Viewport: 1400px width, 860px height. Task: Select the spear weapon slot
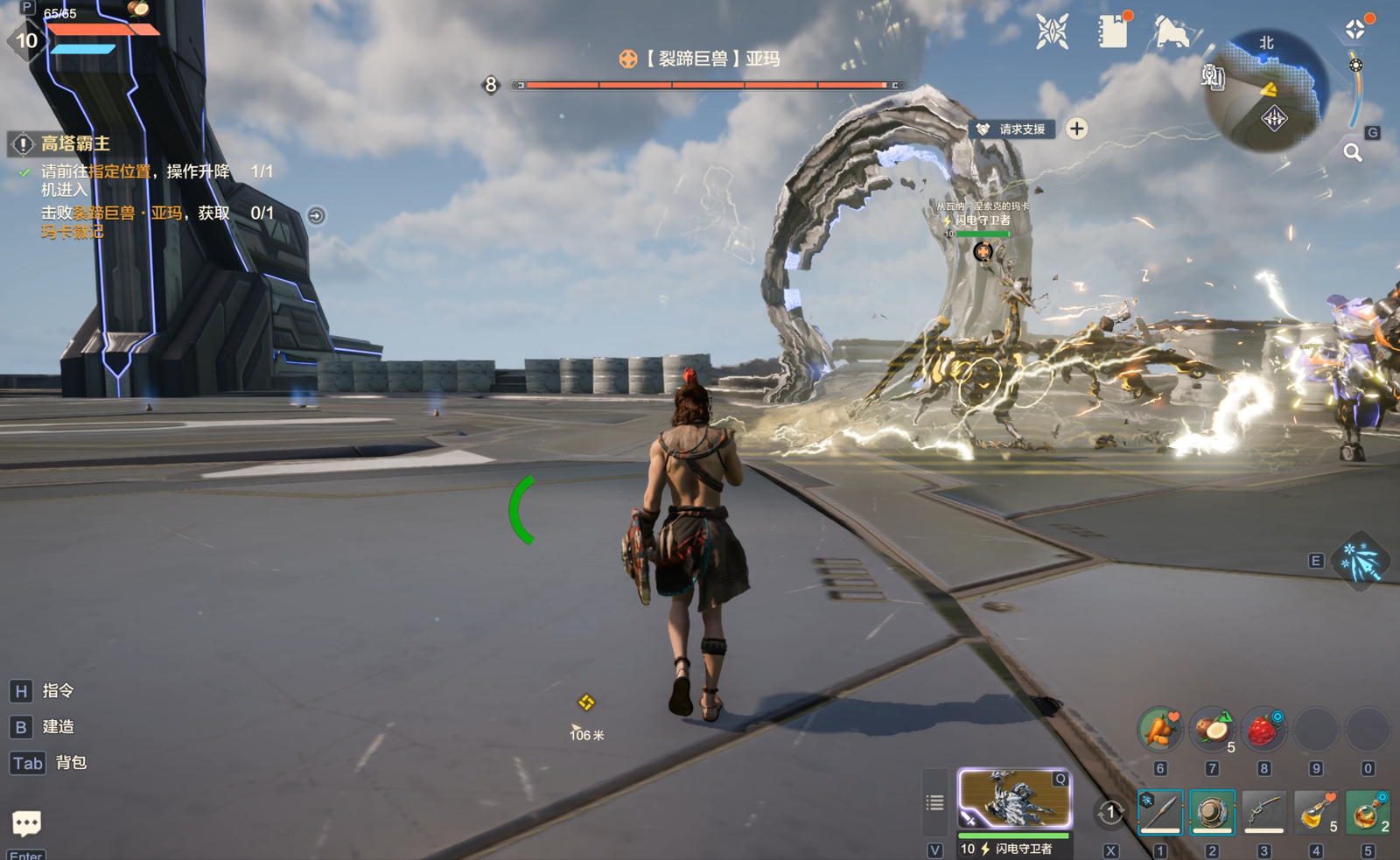pos(1160,812)
